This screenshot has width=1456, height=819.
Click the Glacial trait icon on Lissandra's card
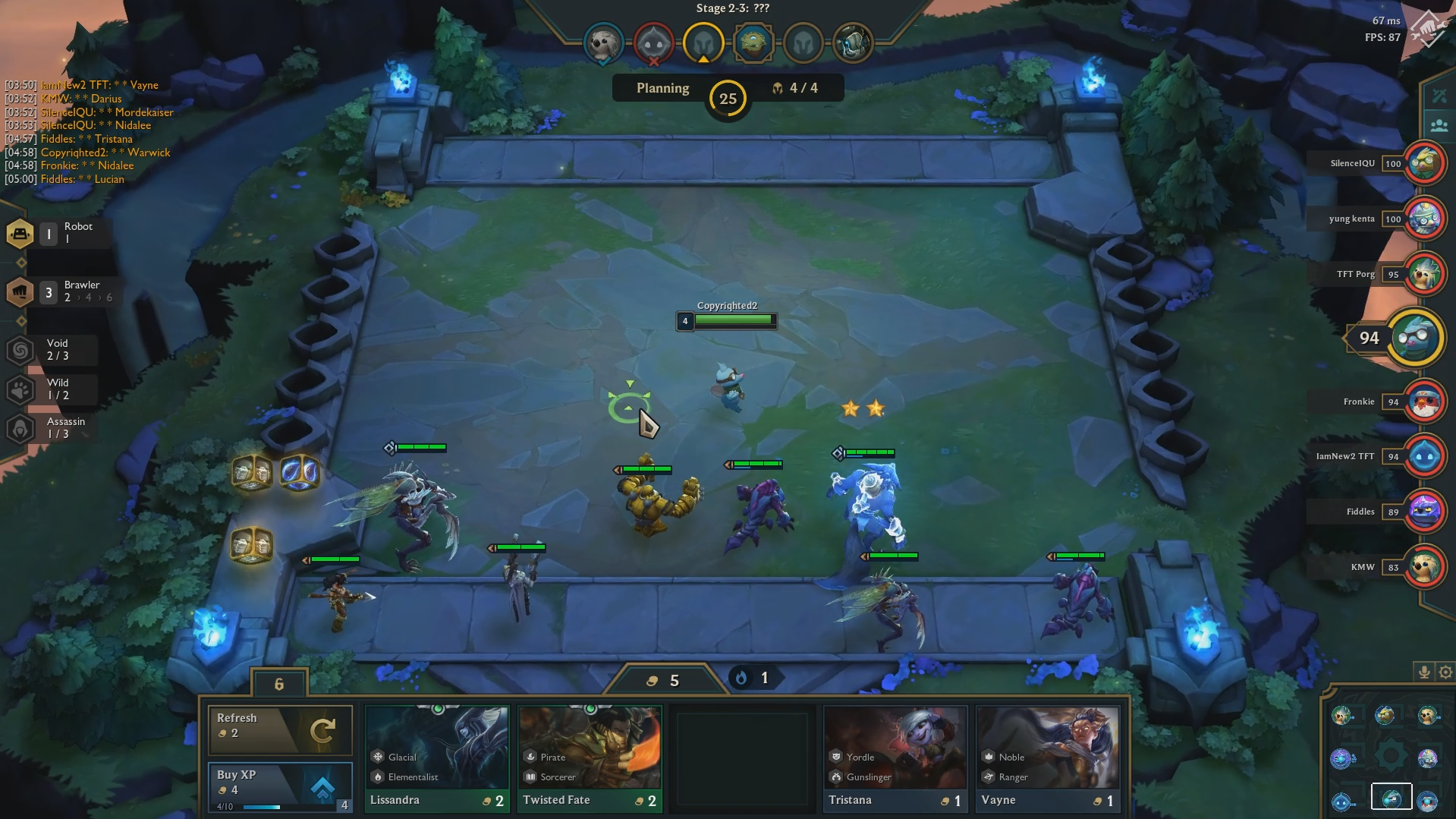pyautogui.click(x=378, y=757)
